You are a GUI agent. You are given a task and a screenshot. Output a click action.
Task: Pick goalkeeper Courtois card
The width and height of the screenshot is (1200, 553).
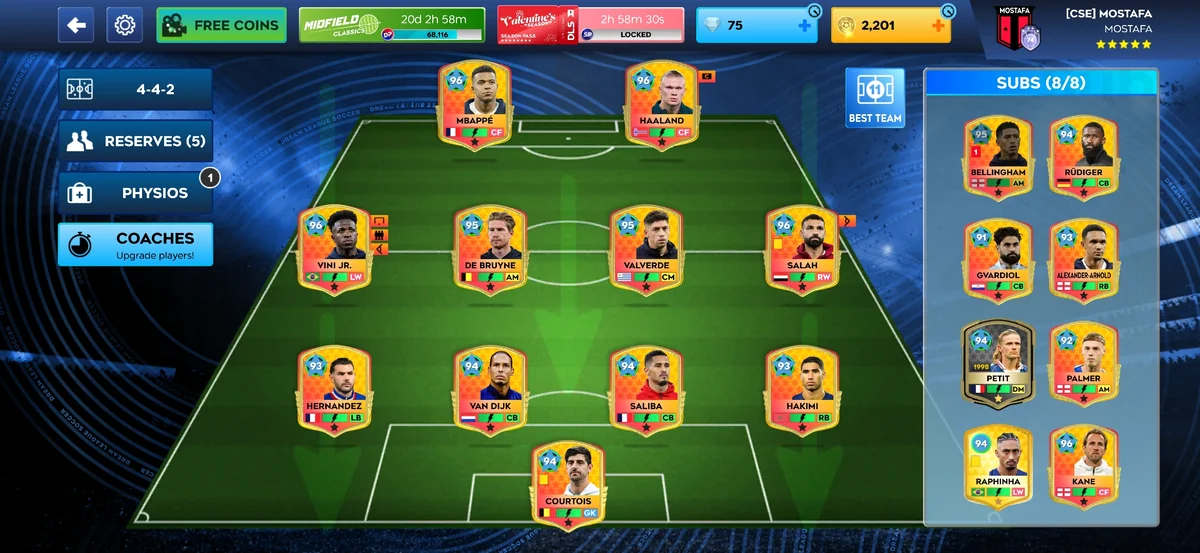pos(568,484)
